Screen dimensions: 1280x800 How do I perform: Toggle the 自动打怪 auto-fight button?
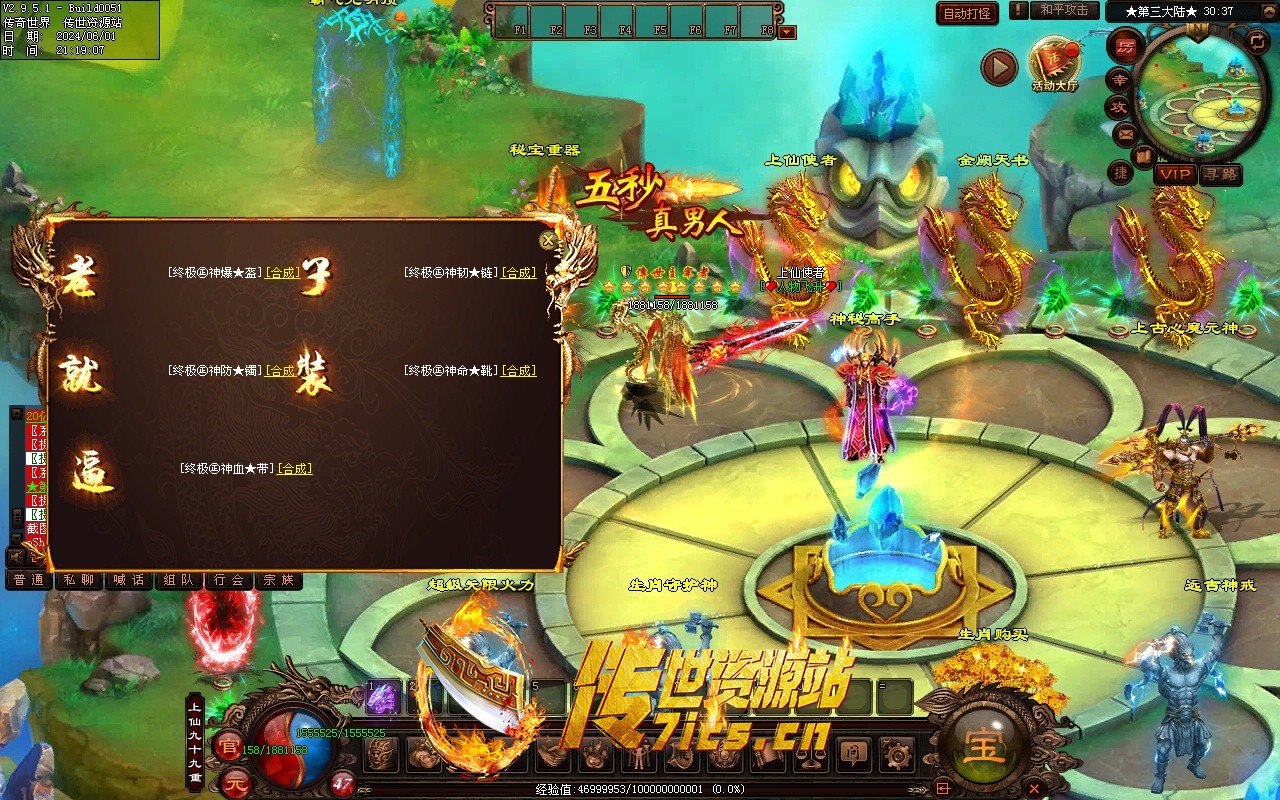coord(967,13)
